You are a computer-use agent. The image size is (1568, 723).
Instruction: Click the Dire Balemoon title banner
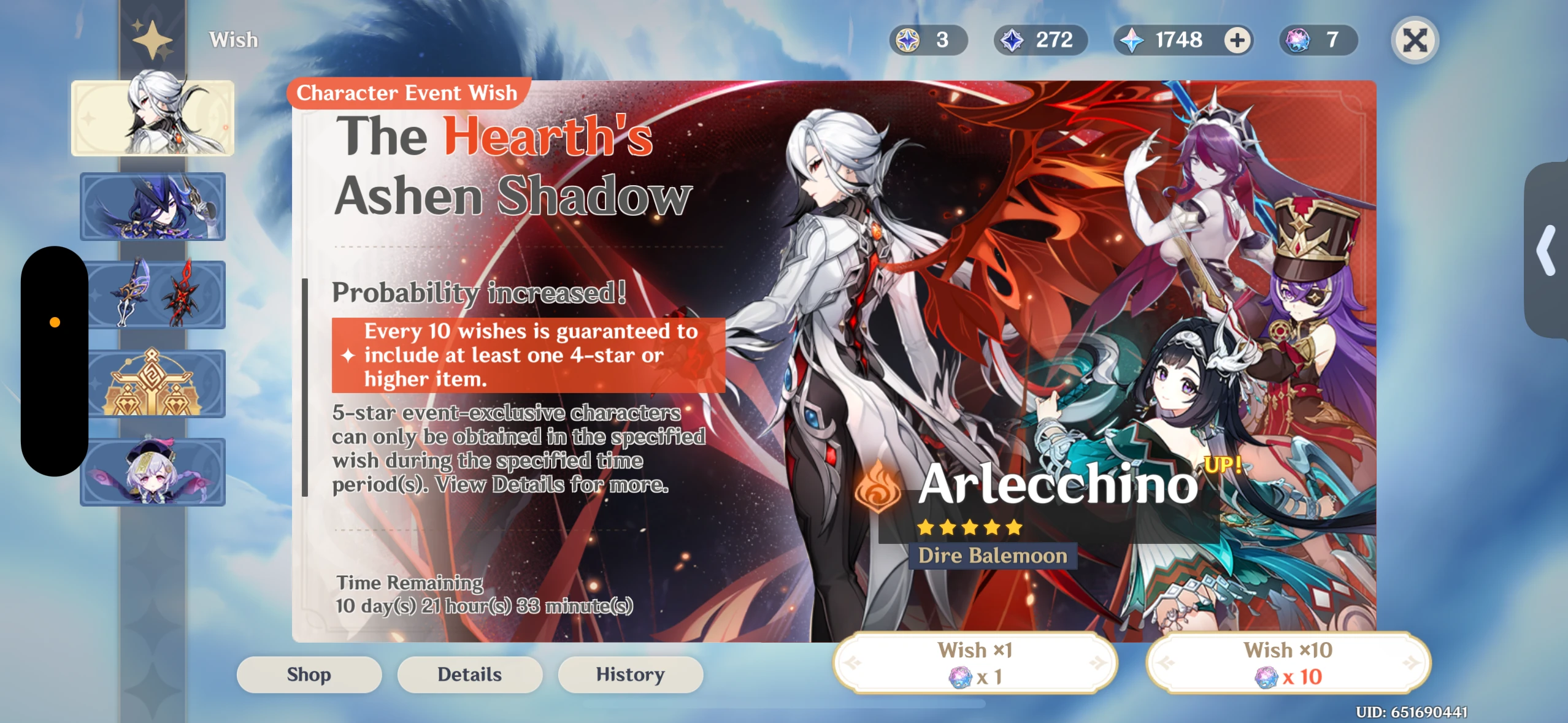click(x=991, y=554)
